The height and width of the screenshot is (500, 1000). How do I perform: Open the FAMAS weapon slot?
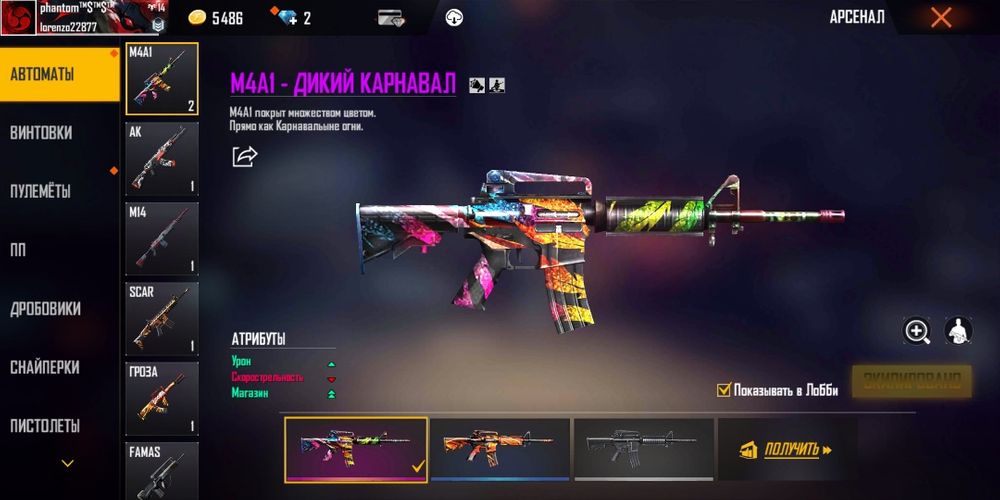tap(162, 470)
